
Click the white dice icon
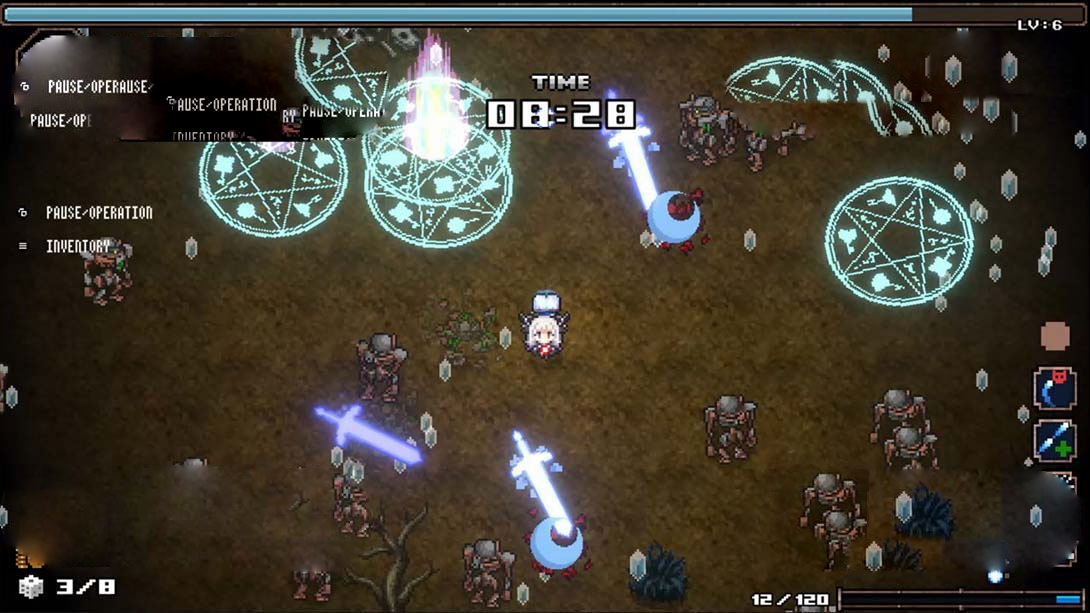pos(31,587)
